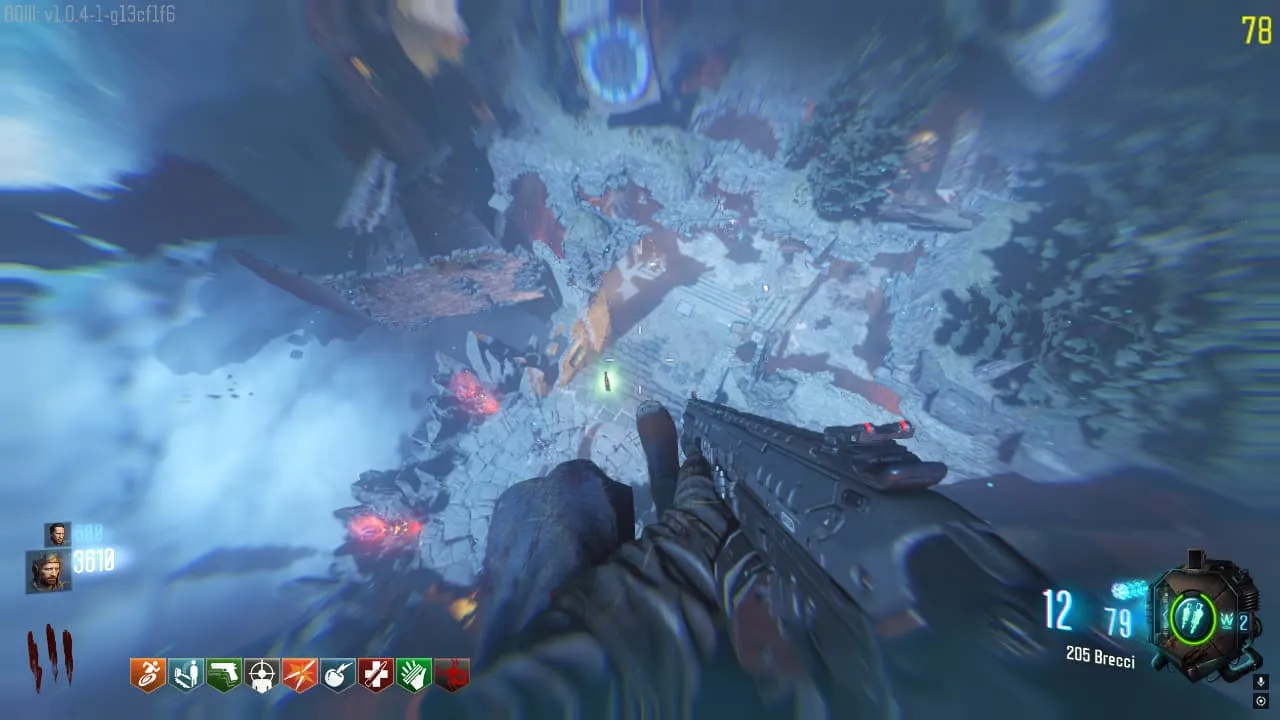Viewport: 1280px width, 720px height.
Task: Click the orange starburst perk icon
Action: click(x=300, y=675)
